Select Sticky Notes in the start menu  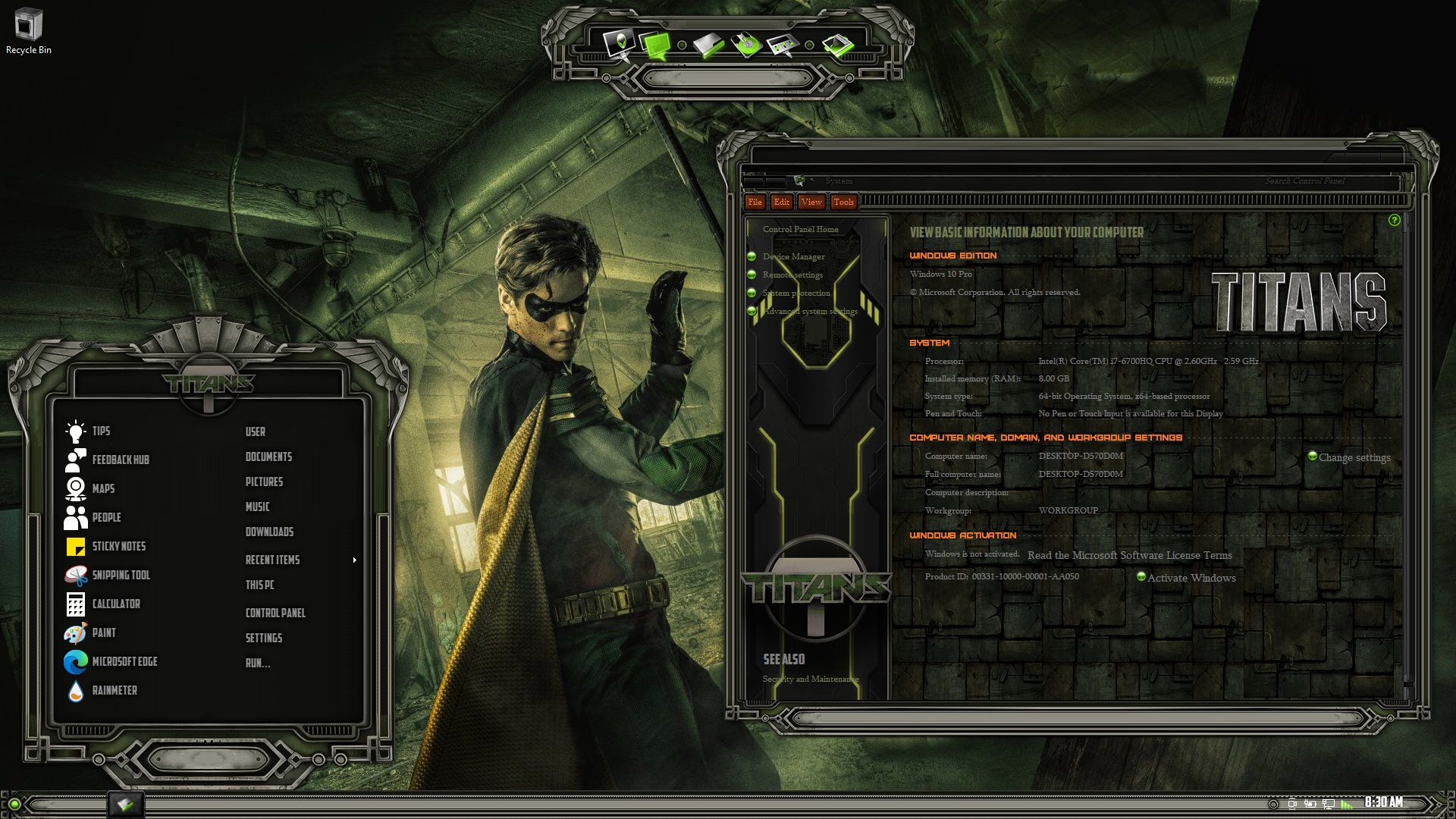118,546
